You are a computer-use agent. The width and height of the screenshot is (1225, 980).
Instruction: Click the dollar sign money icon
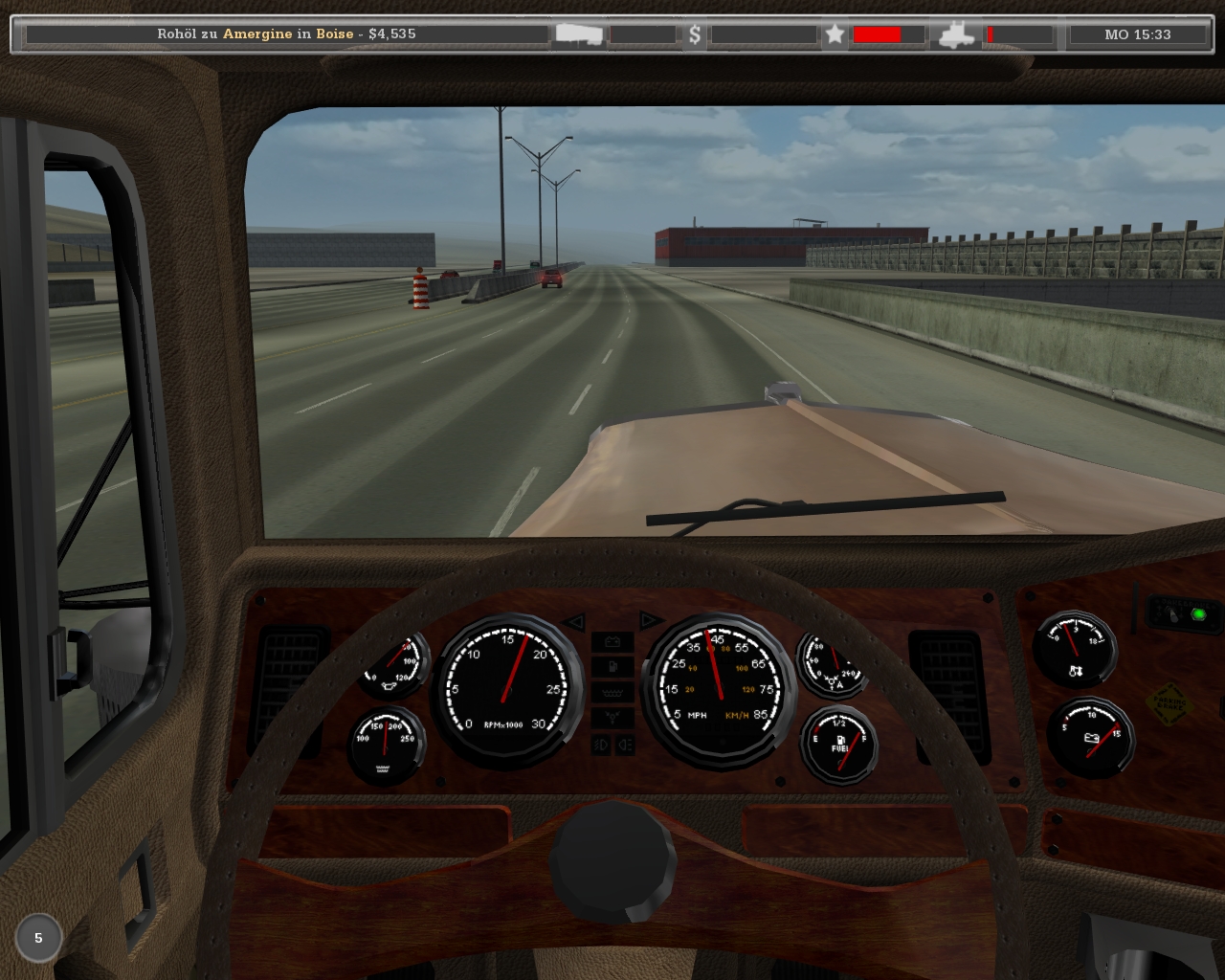(695, 34)
